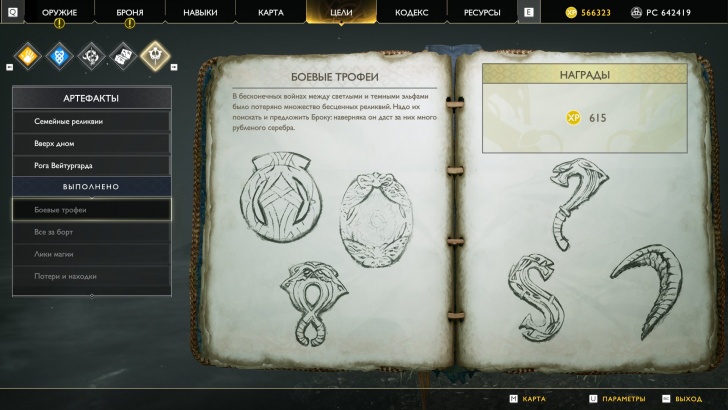
Task: Select the Цели tab
Action: (x=341, y=12)
